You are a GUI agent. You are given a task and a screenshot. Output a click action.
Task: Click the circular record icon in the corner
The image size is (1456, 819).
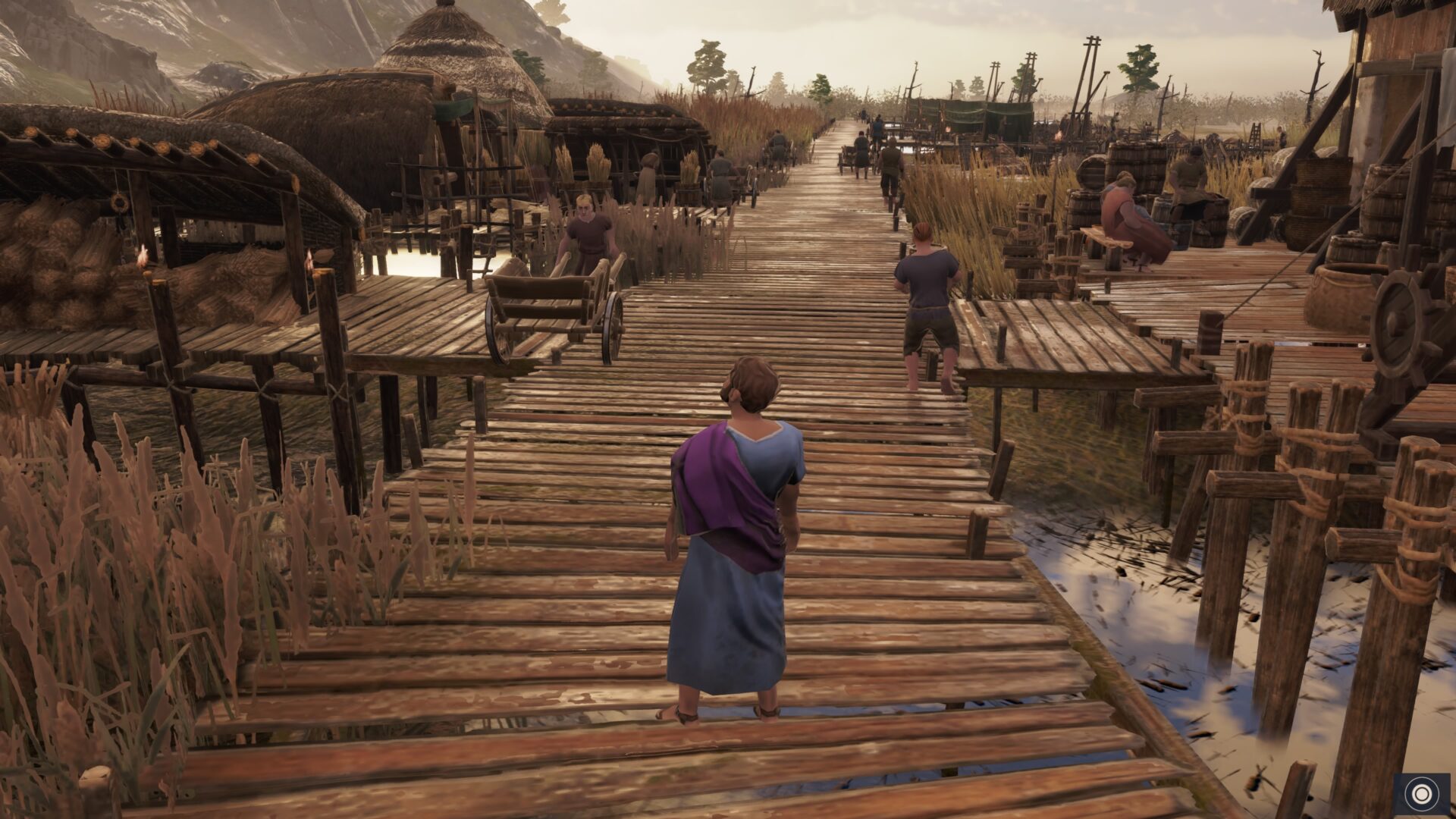click(x=1420, y=794)
